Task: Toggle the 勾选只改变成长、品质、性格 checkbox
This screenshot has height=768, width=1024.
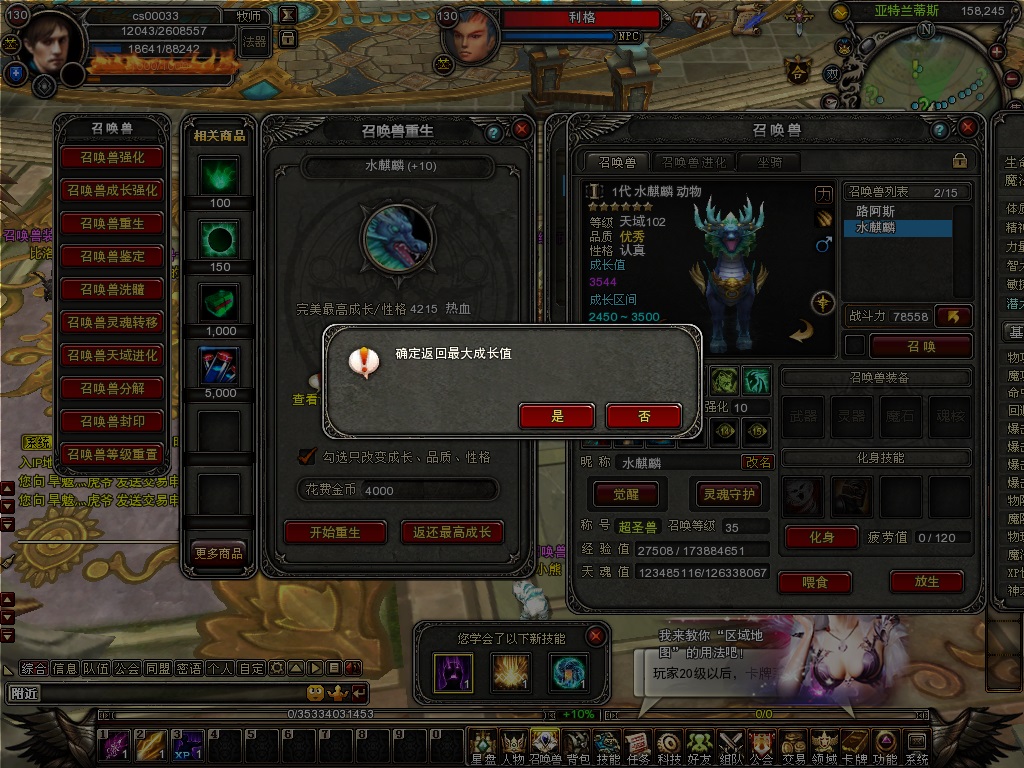Action: pyautogui.click(x=308, y=456)
